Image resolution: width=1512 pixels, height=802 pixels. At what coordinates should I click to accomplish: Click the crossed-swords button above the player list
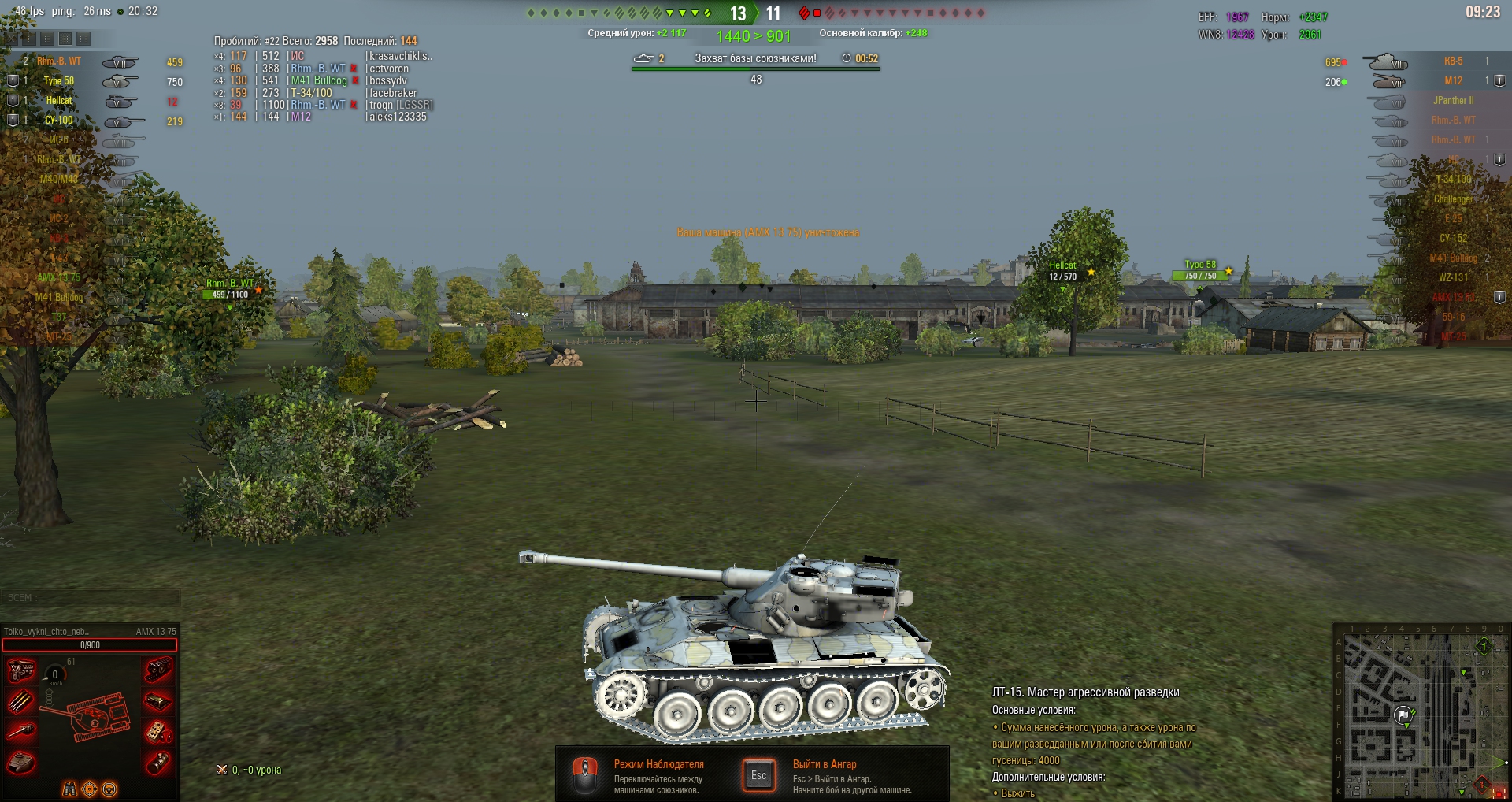pos(12,38)
